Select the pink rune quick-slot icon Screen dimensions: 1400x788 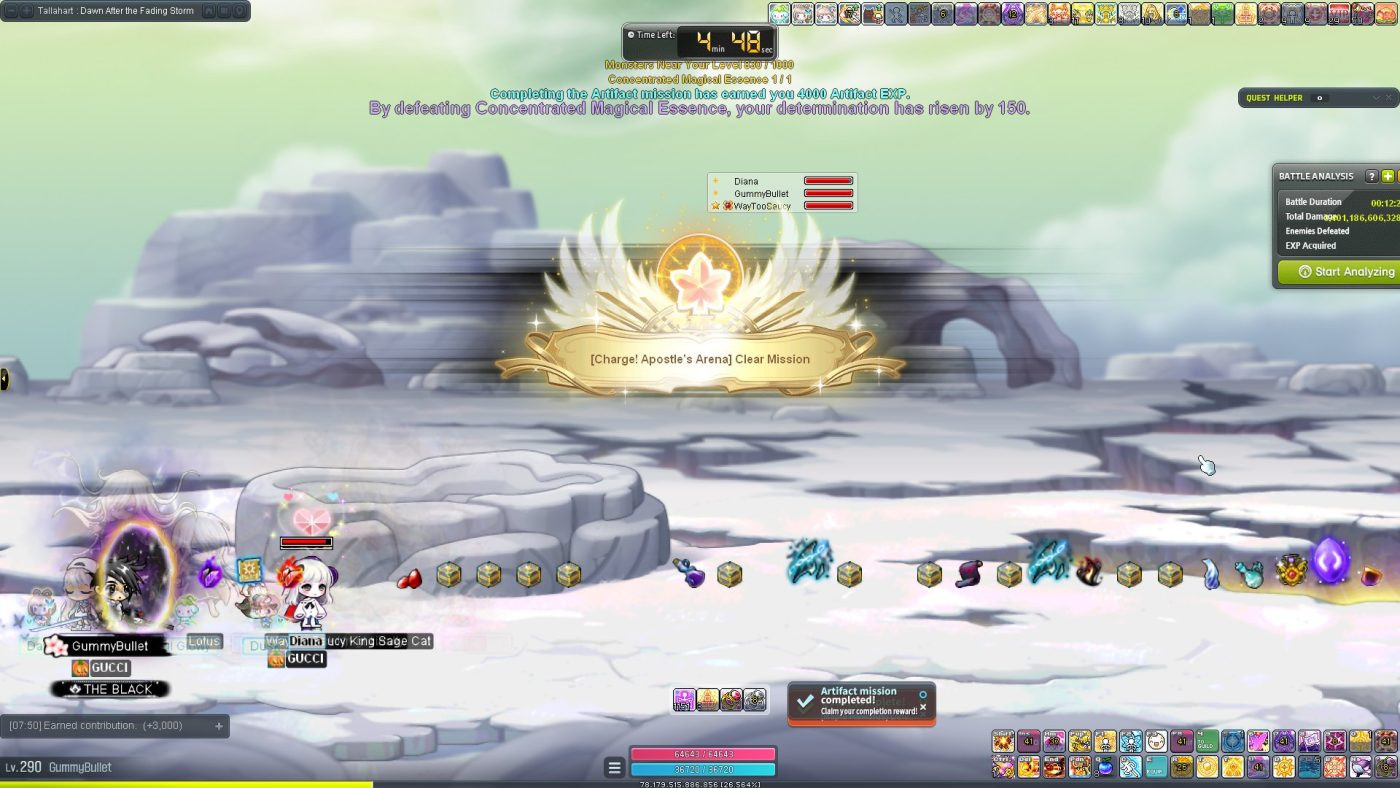(684, 700)
